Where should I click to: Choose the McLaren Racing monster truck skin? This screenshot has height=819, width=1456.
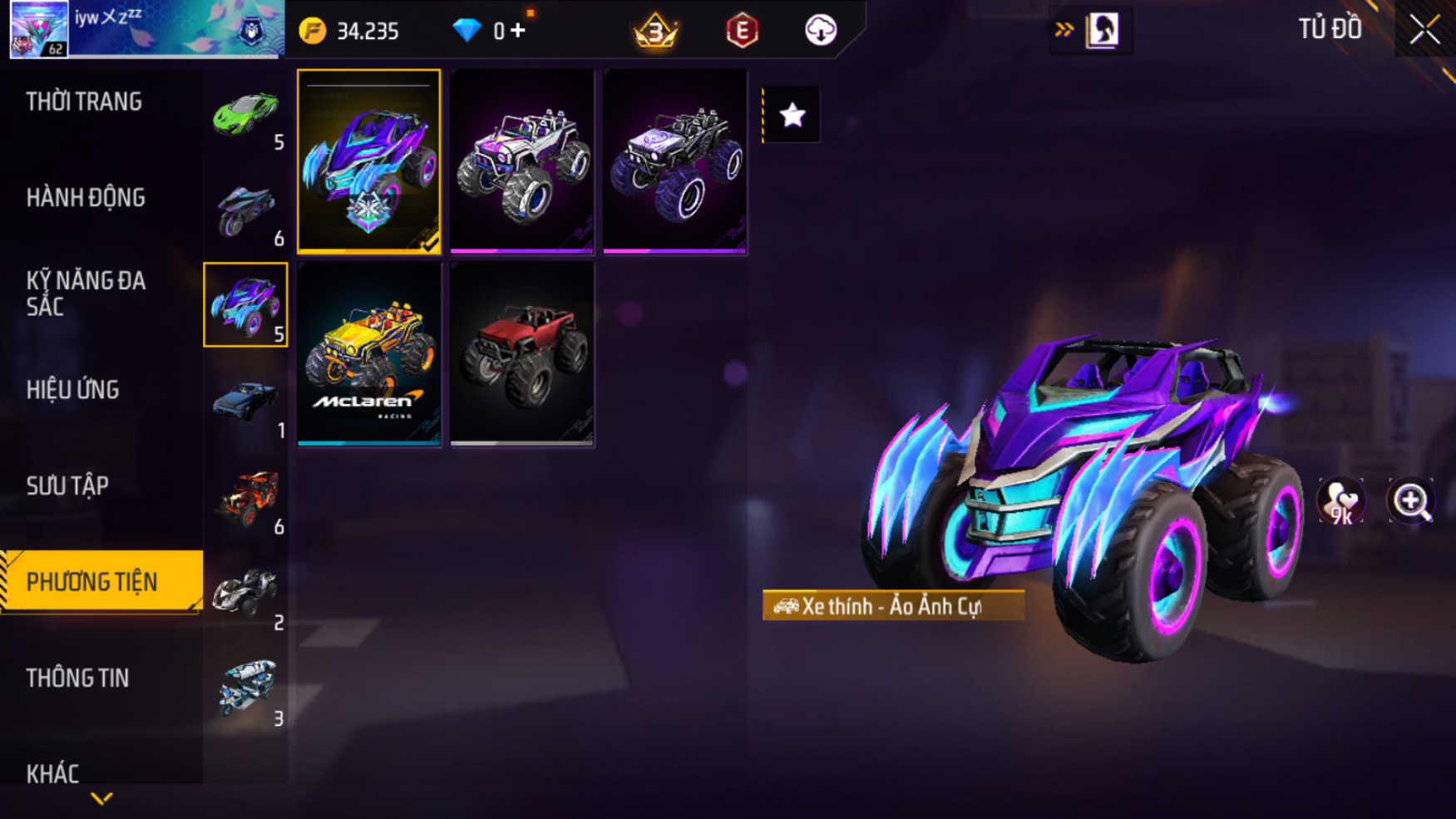point(369,354)
